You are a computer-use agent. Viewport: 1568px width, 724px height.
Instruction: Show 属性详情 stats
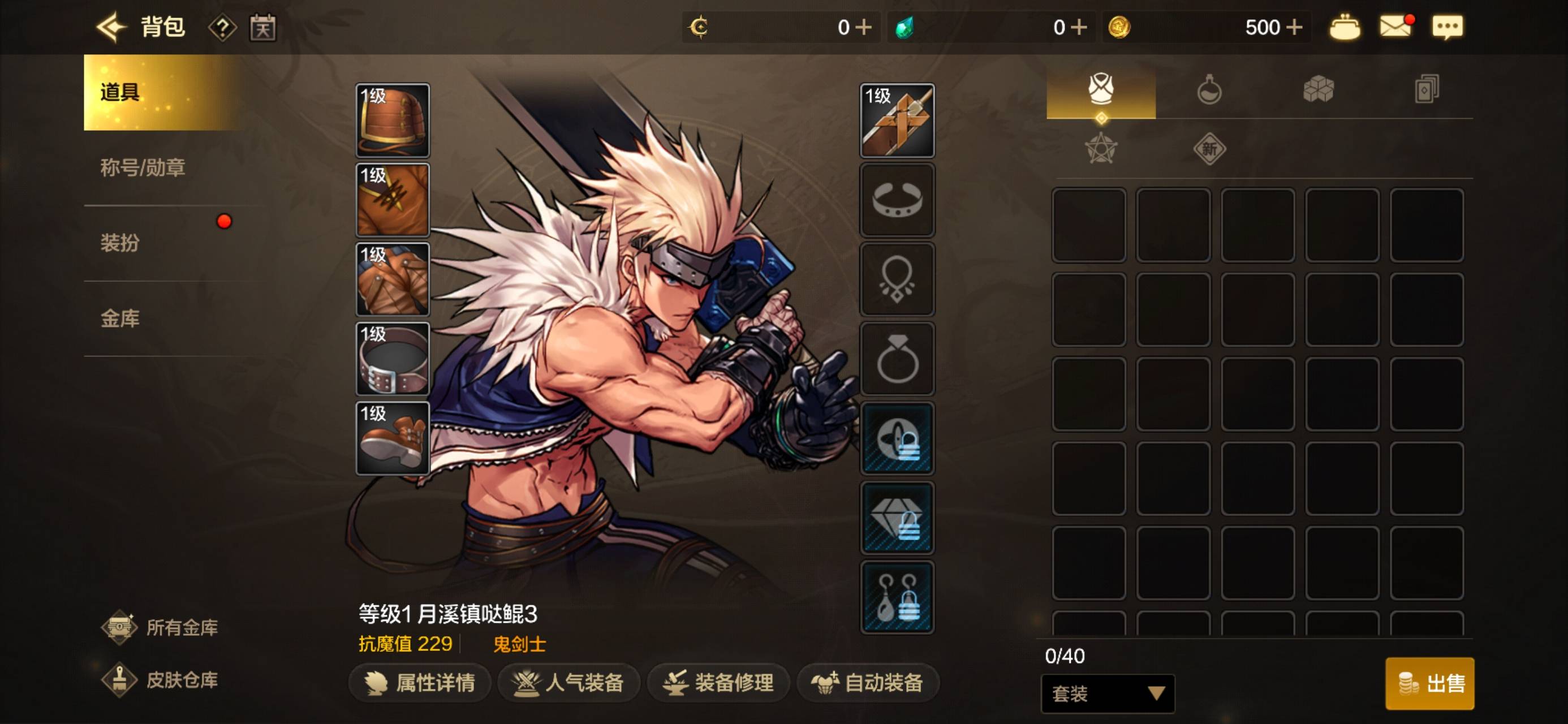point(420,683)
